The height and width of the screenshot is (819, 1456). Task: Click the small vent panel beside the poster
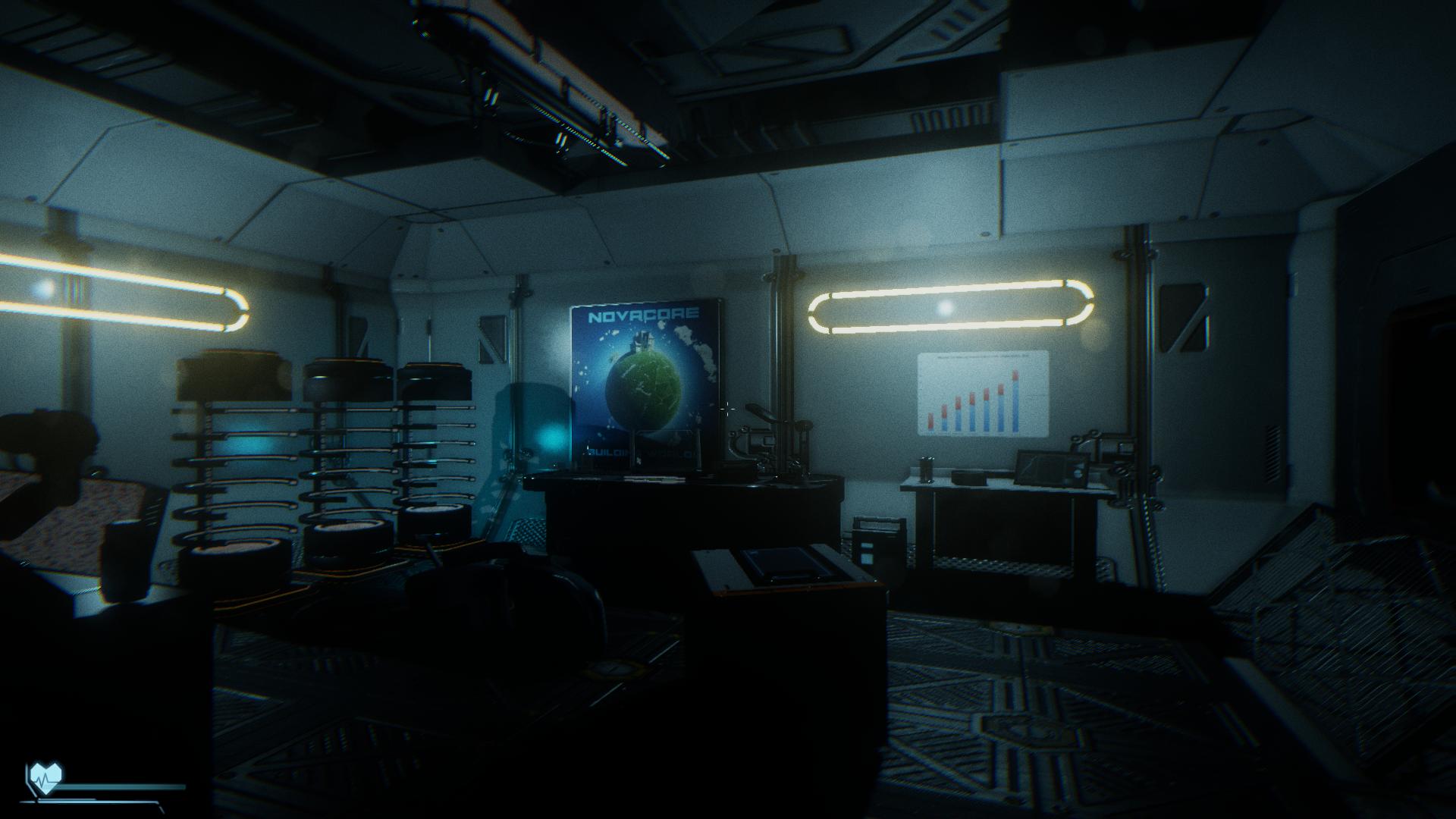coord(493,339)
